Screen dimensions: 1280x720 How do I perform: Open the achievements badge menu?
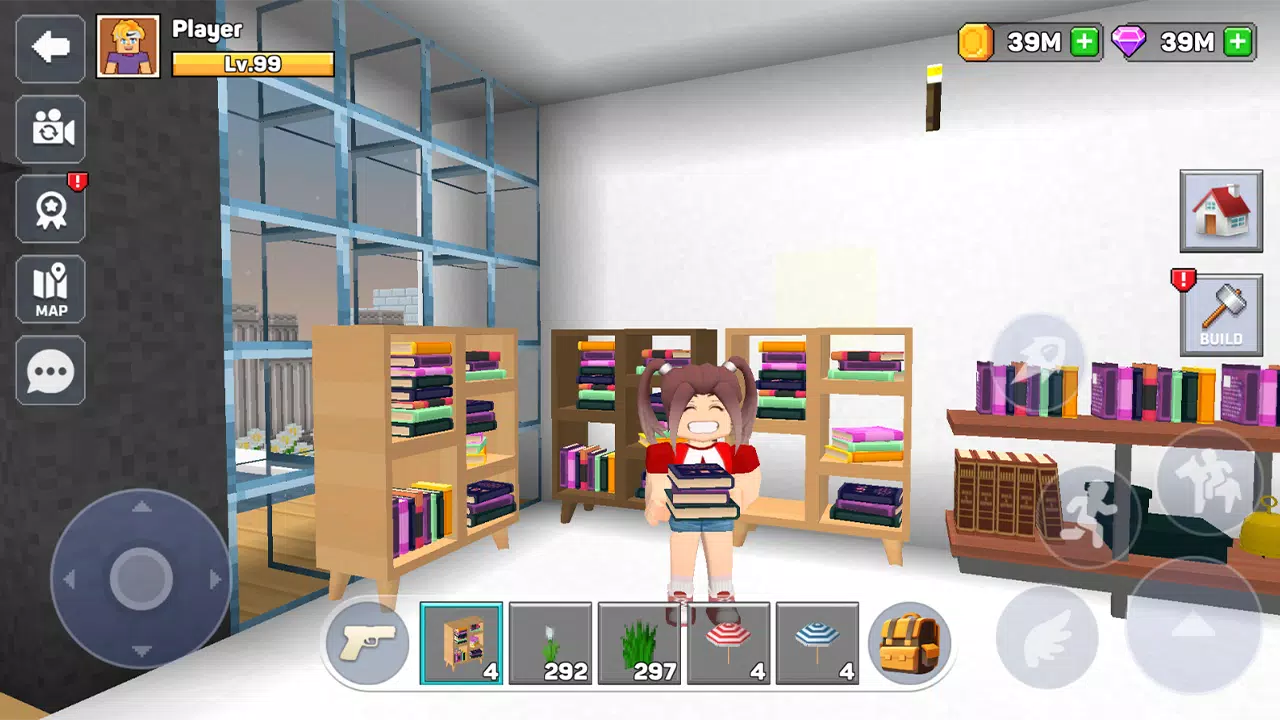coord(50,210)
